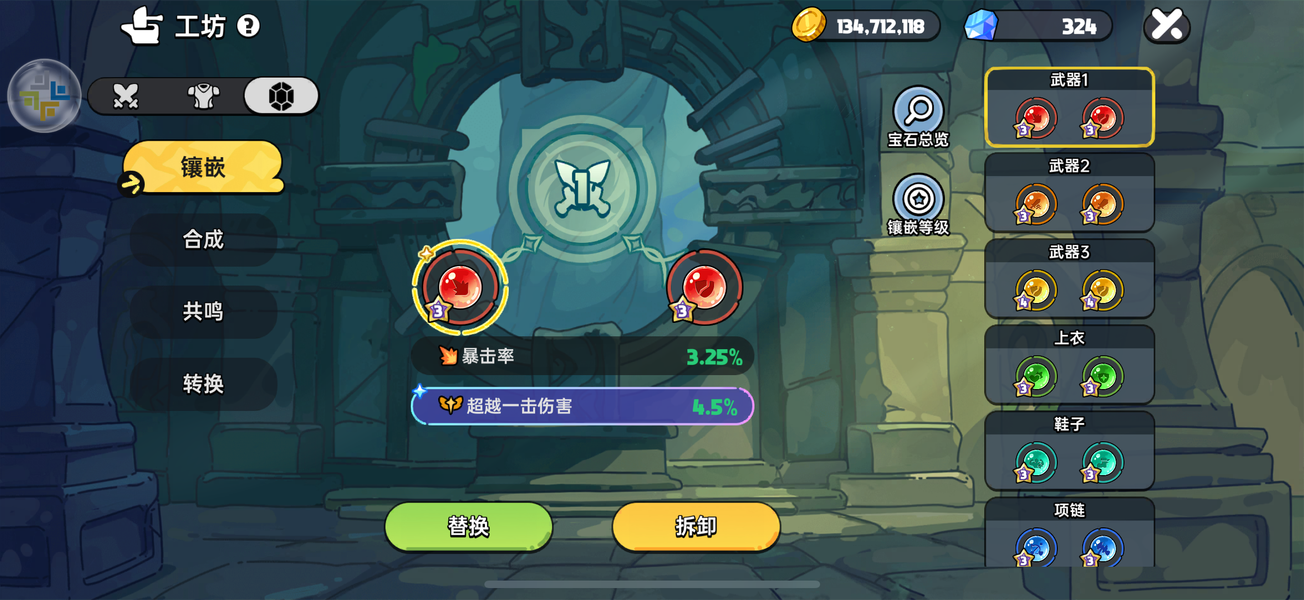Tap the green 替换 replace button
This screenshot has height=600, width=1304.
pos(468,527)
